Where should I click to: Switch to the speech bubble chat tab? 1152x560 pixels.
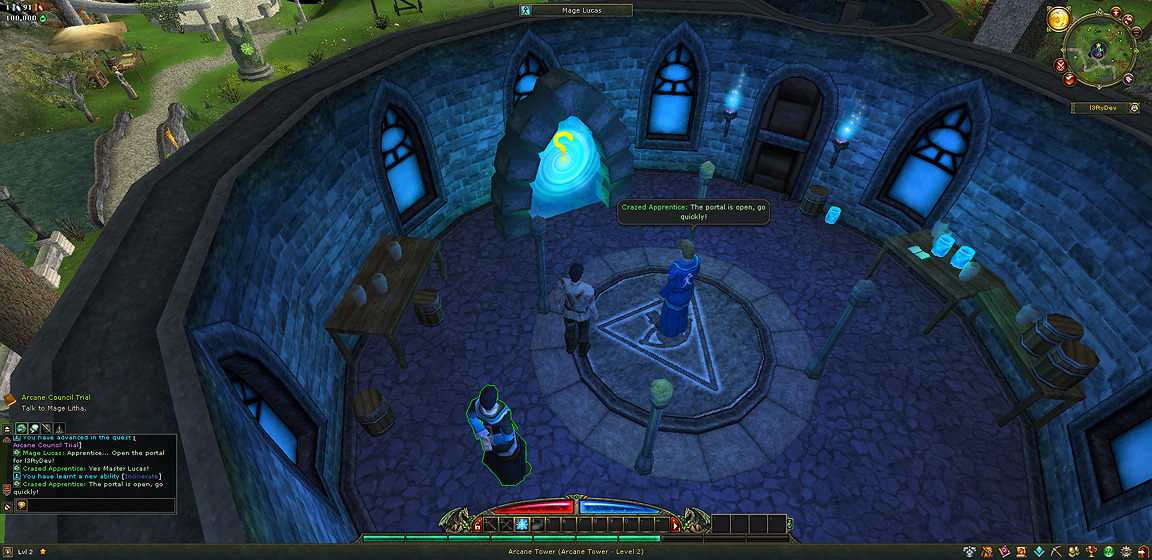(34, 428)
